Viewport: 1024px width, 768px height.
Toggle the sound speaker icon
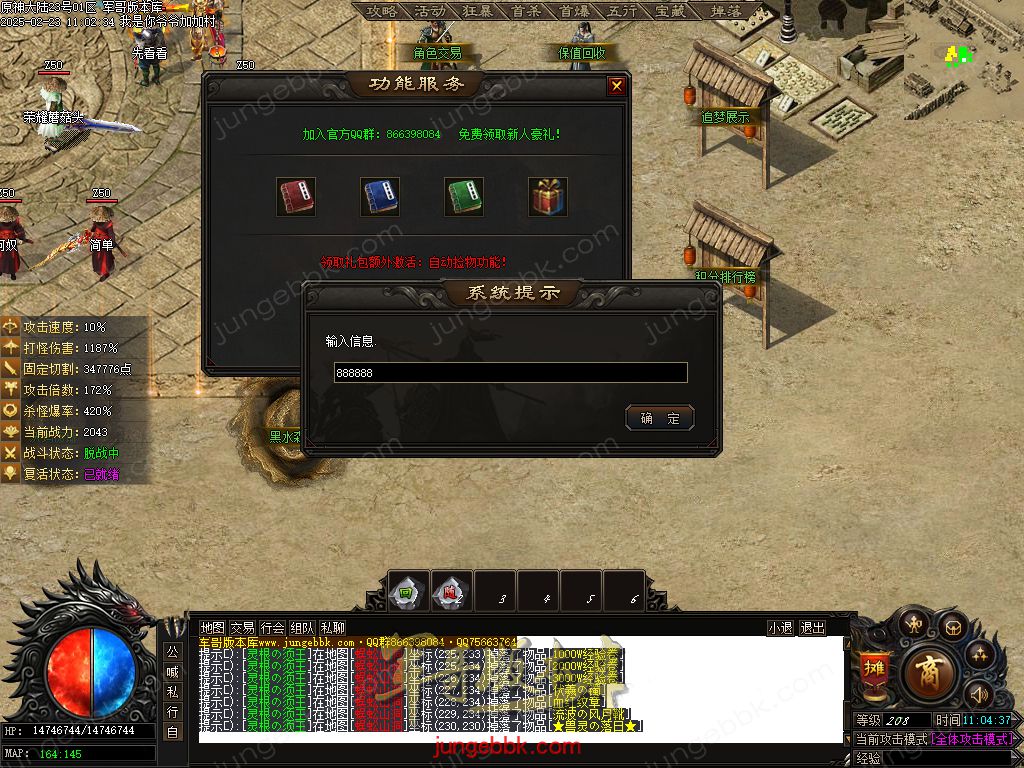click(978, 692)
